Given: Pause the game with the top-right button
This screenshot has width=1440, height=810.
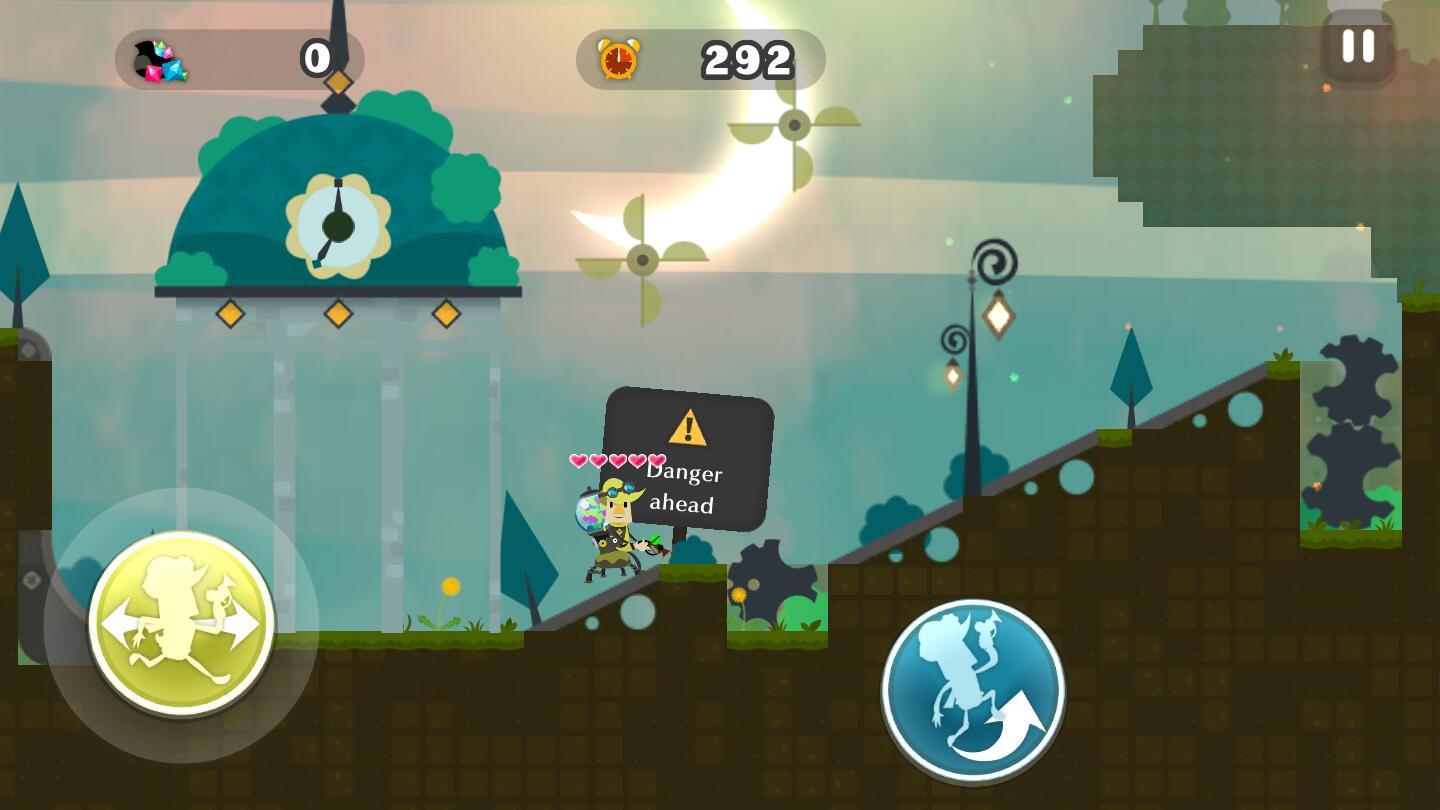Looking at the screenshot, I should pos(1357,47).
